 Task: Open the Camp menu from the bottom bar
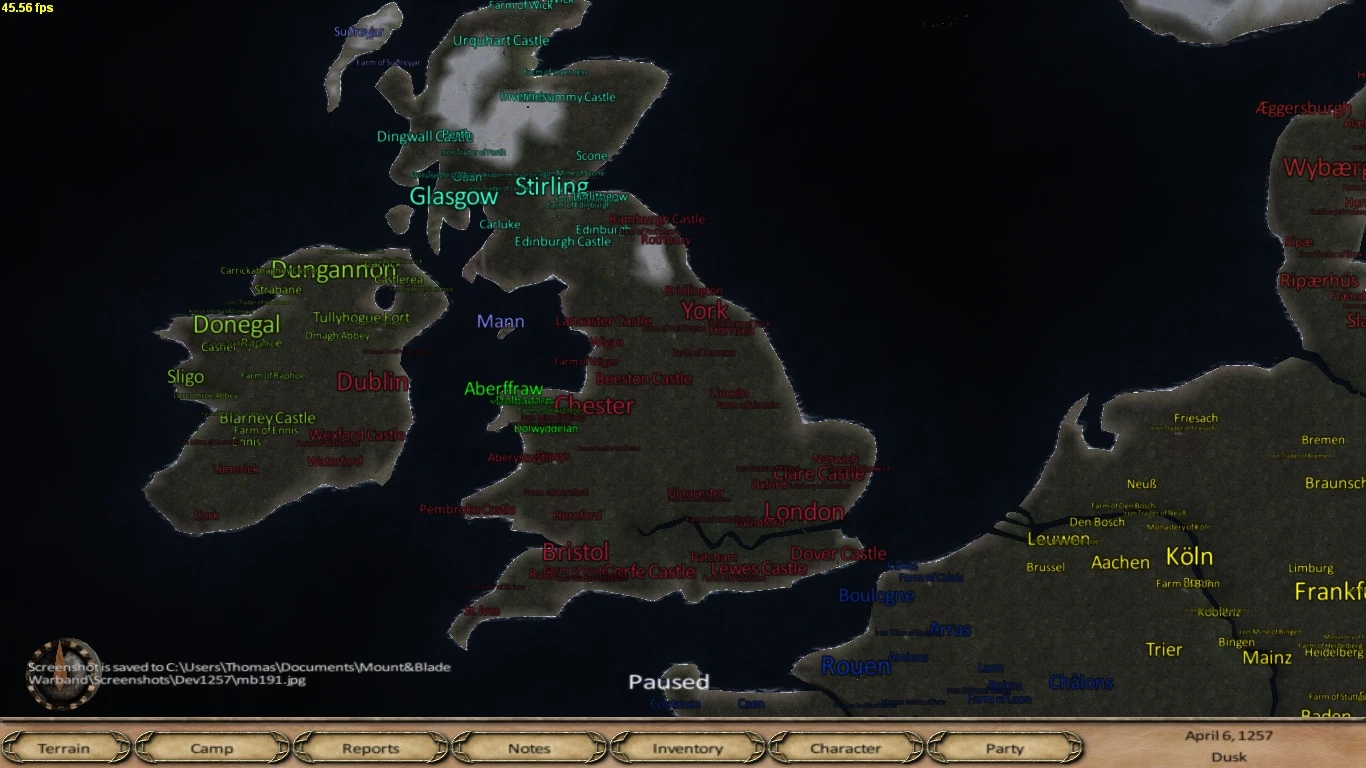click(212, 748)
